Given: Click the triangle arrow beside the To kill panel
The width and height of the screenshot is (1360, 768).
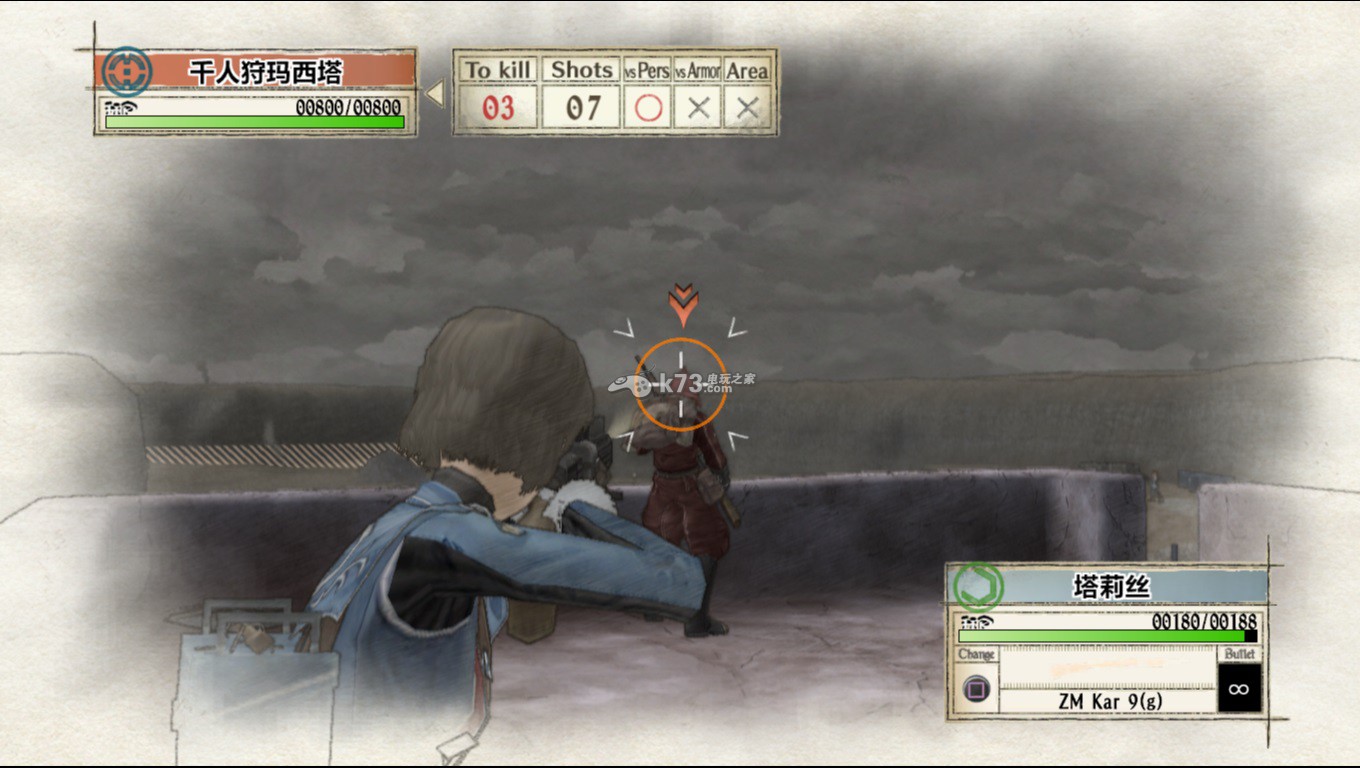Looking at the screenshot, I should (x=435, y=94).
